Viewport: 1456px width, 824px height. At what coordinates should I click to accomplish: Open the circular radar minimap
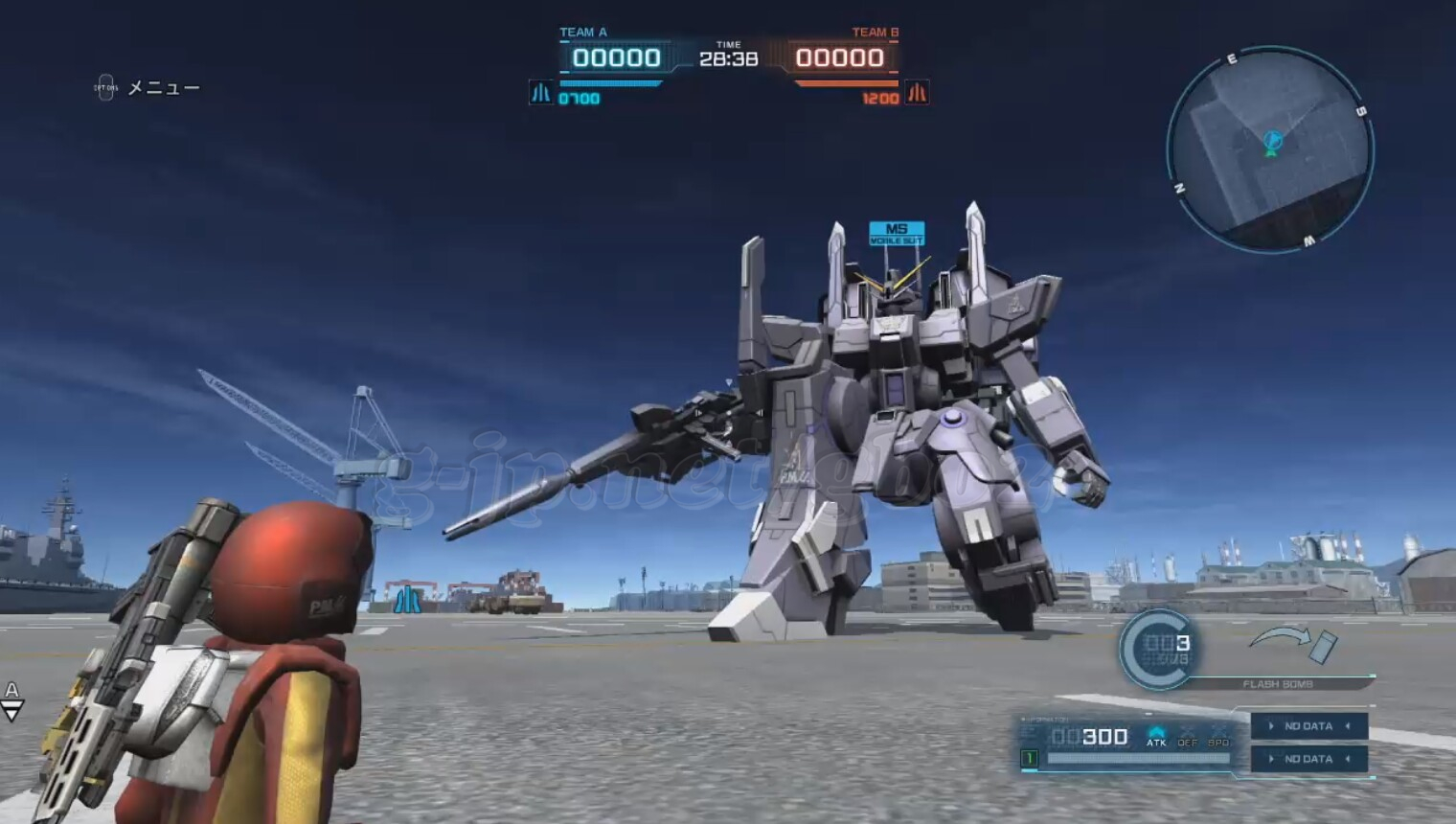pyautogui.click(x=1270, y=149)
